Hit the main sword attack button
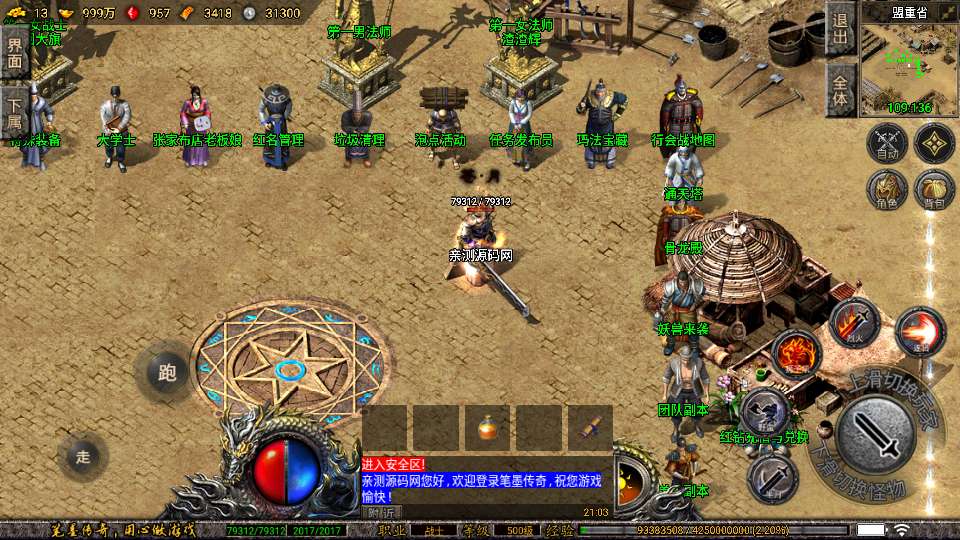The width and height of the screenshot is (960, 540). [876, 436]
